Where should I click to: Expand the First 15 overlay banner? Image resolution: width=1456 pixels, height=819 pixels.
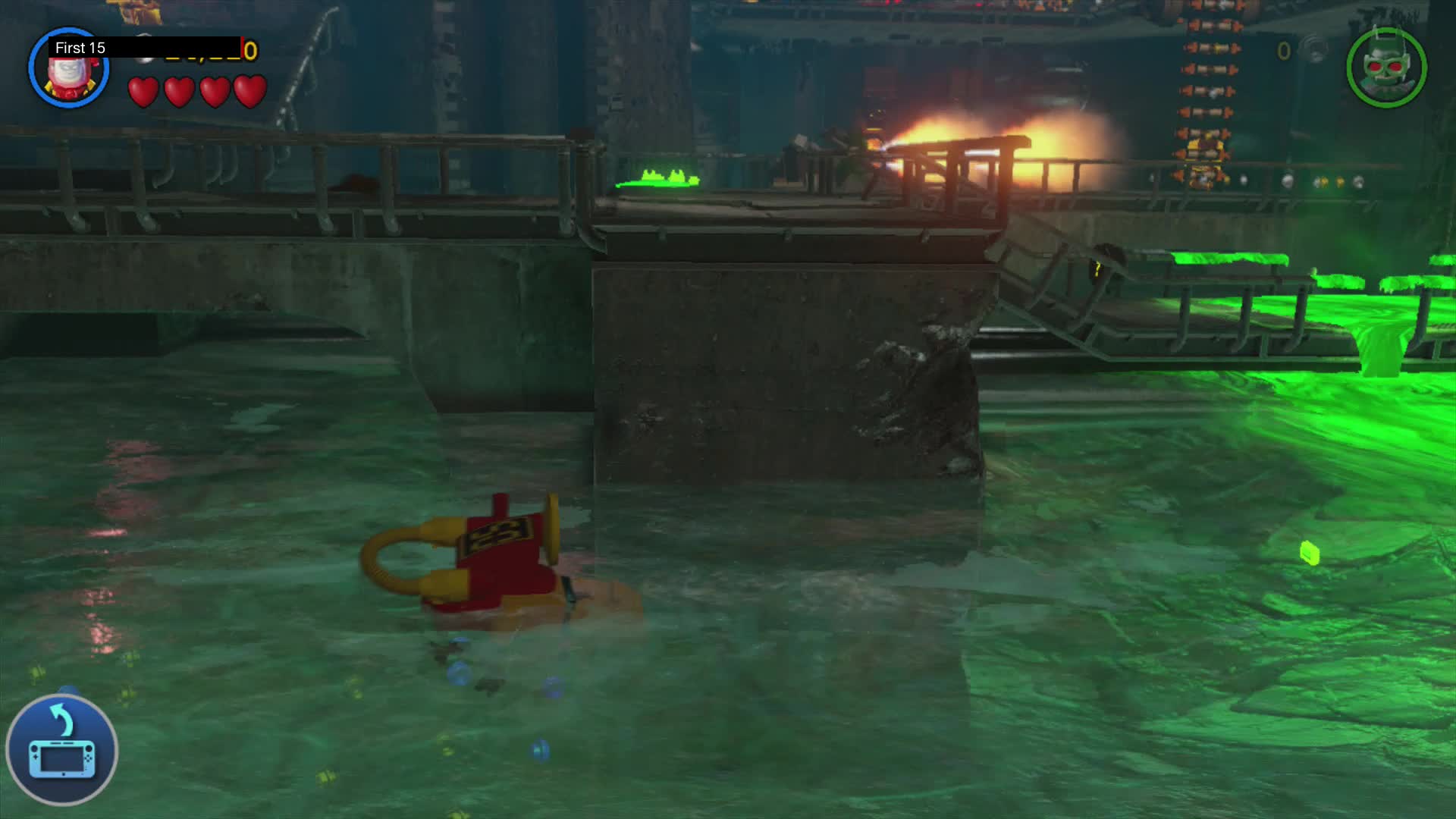[148, 47]
